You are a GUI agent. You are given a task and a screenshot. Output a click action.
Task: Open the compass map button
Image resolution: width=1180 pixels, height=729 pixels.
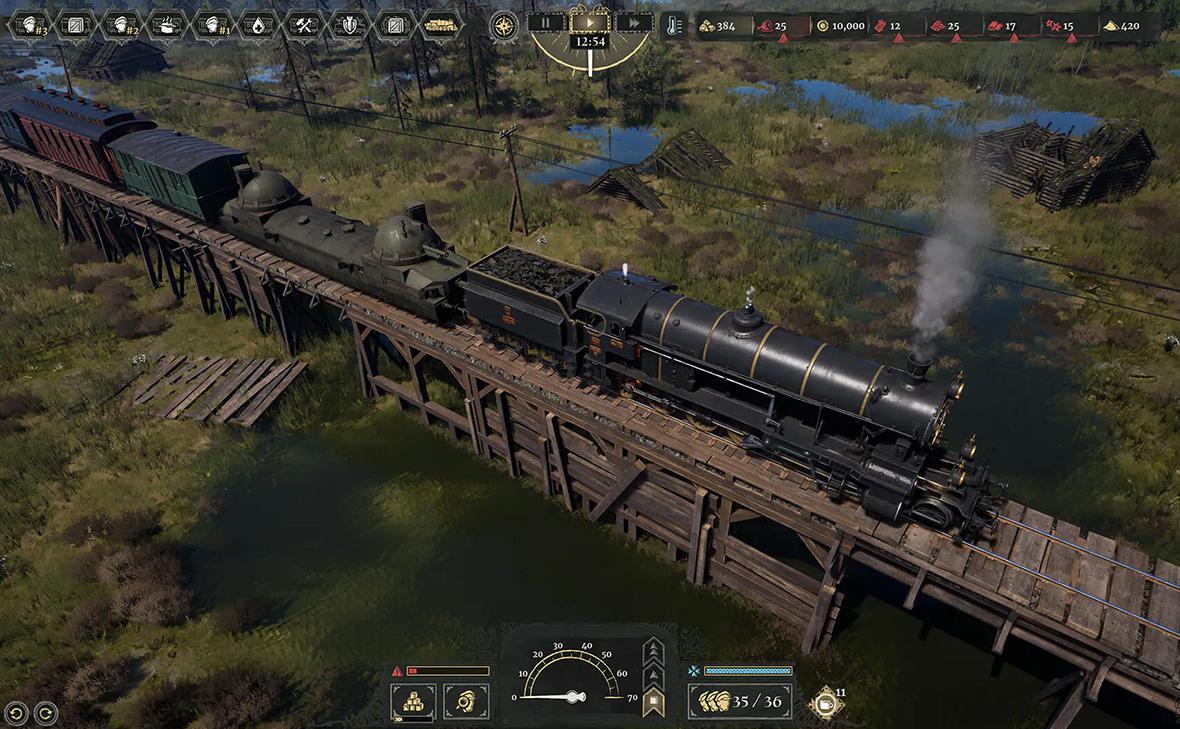(x=504, y=25)
